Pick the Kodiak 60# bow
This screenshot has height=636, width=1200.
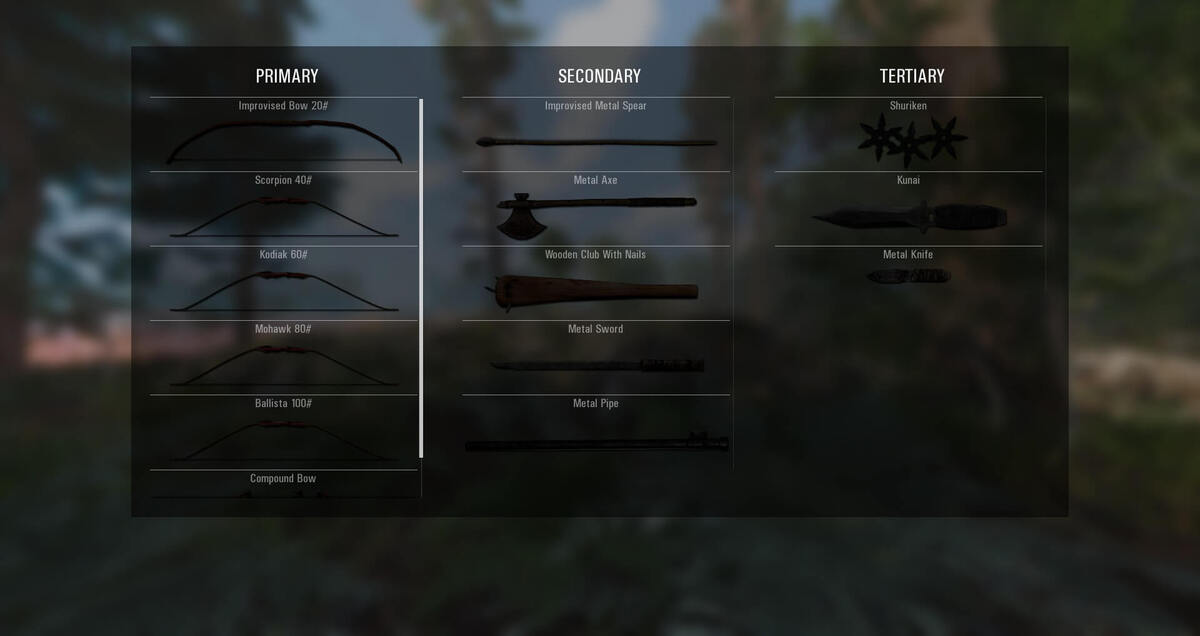(x=284, y=285)
